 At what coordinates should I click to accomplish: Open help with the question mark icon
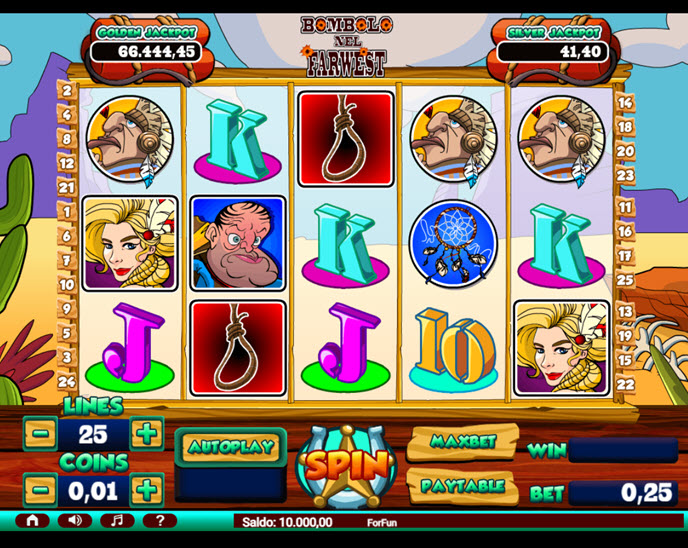click(160, 521)
